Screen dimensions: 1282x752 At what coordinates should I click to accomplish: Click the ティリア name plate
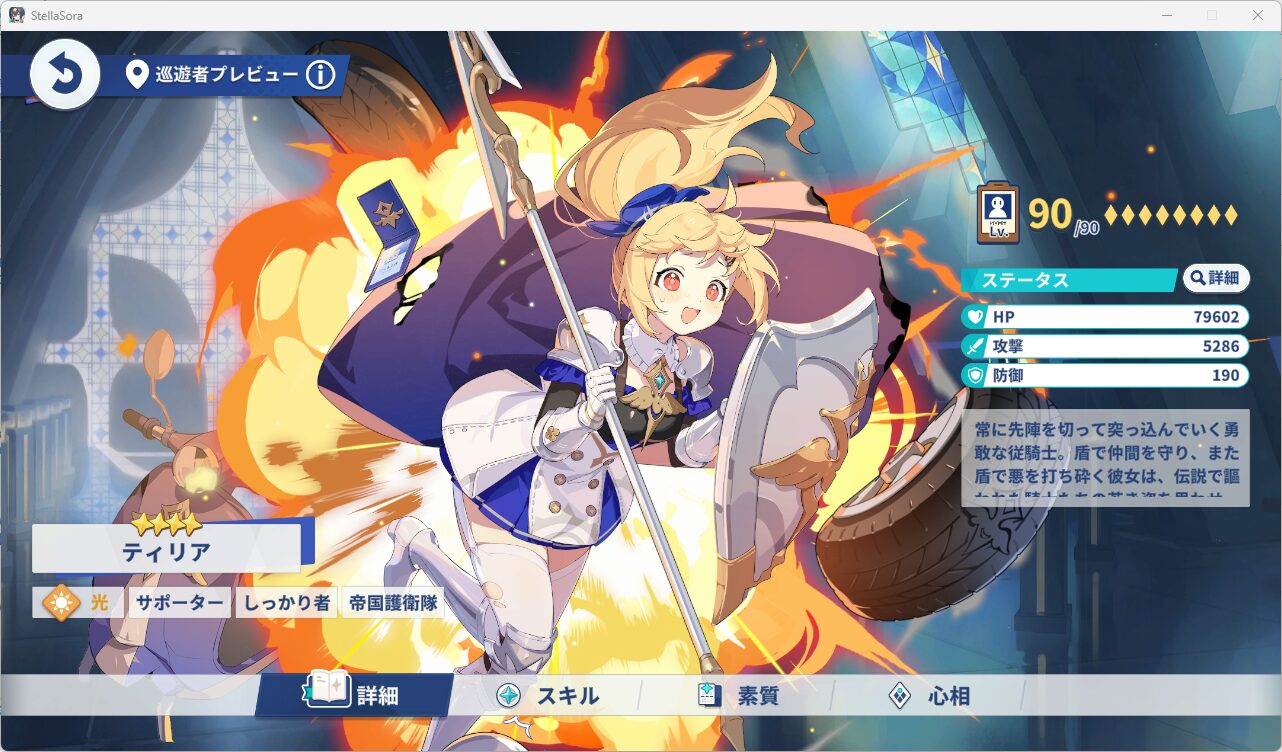[166, 548]
